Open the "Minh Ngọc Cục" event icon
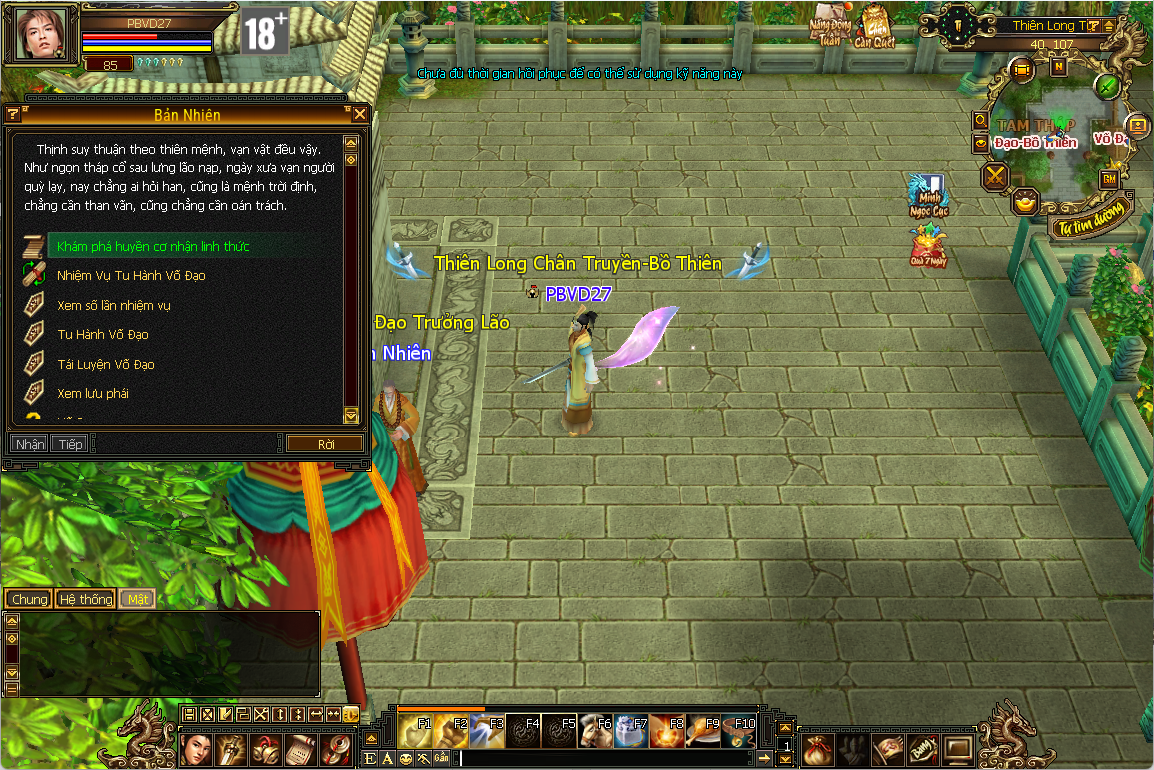This screenshot has height=770, width=1154. coord(927,194)
